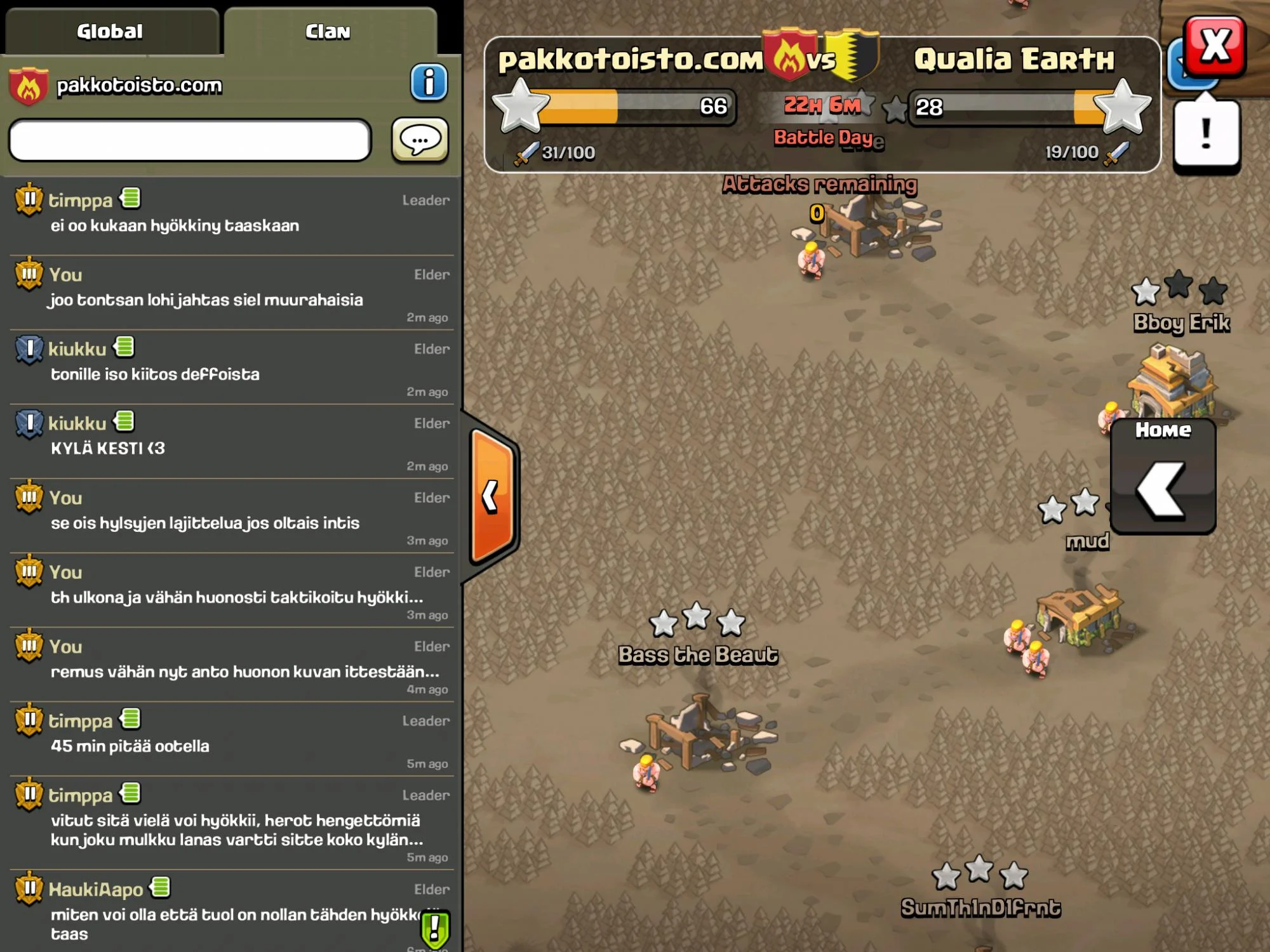Viewport: 1270px width, 952px height.
Task: Select the Clan chat tab
Action: point(328,32)
